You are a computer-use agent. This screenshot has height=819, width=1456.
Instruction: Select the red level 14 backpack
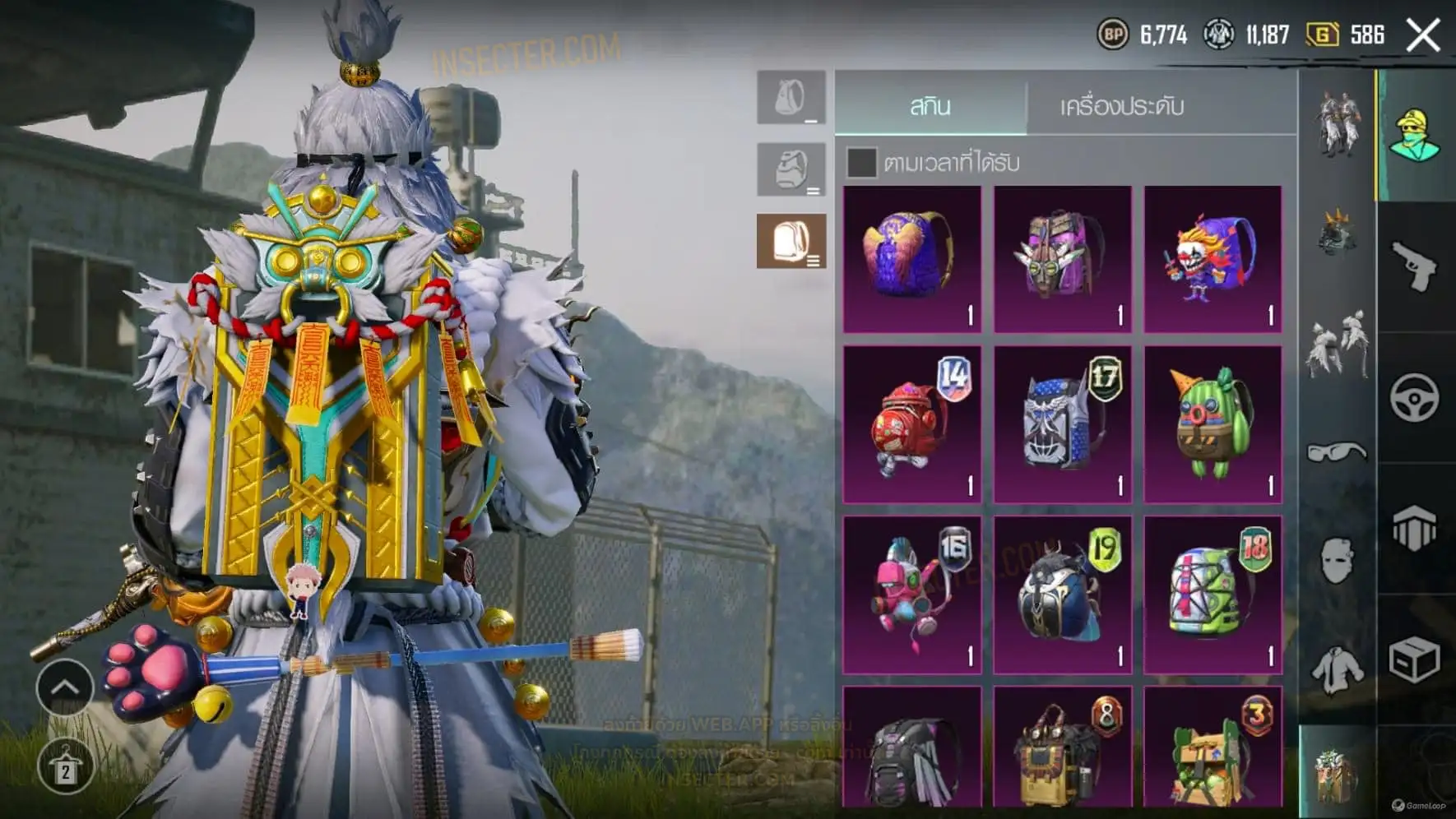tap(912, 423)
